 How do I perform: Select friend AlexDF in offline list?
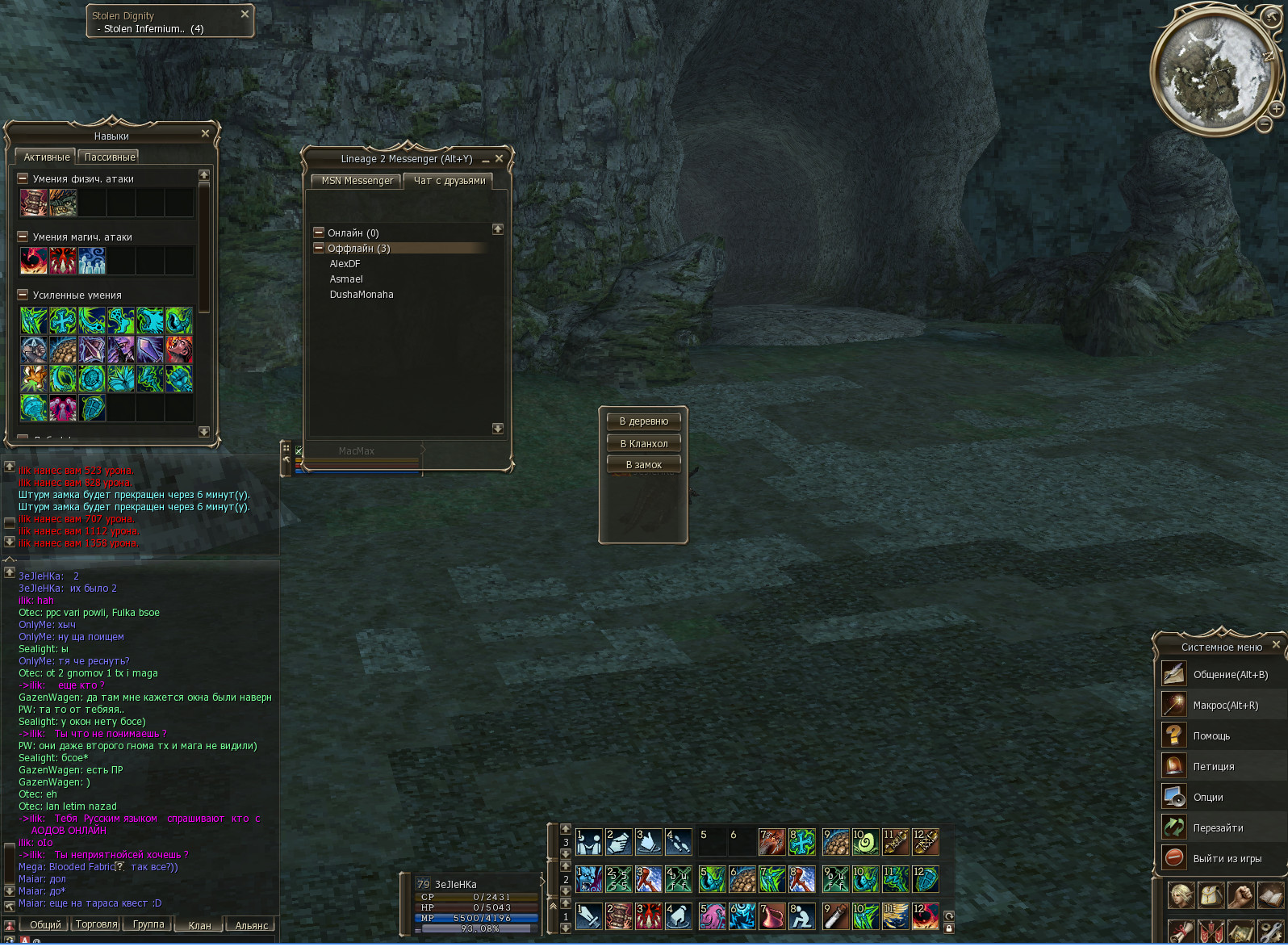click(345, 264)
